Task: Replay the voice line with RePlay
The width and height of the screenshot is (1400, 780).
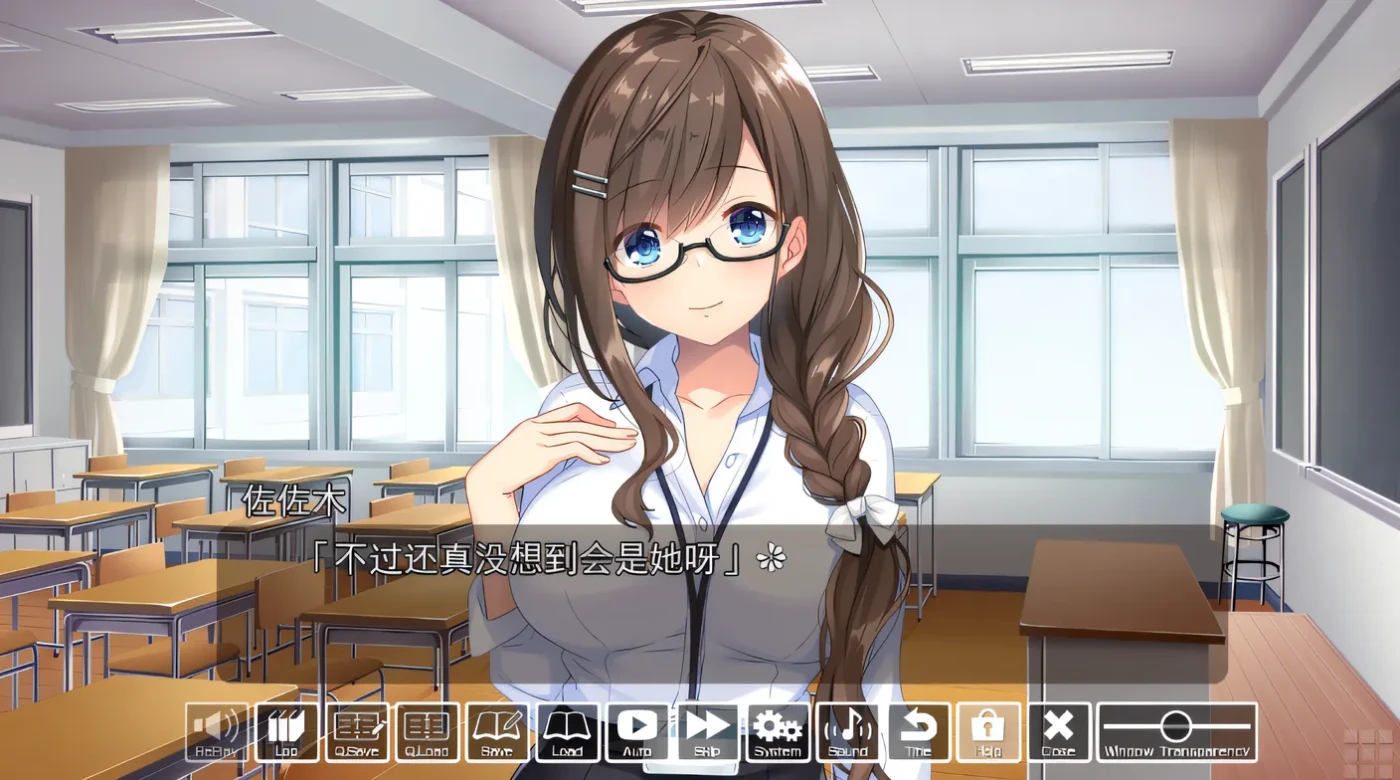Action: click(217, 732)
